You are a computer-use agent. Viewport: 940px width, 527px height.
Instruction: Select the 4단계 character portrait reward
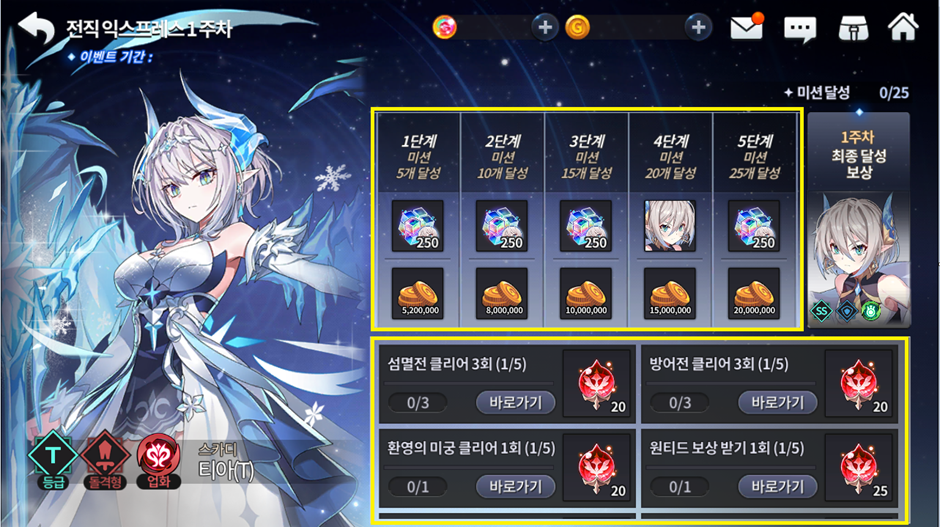670,225
